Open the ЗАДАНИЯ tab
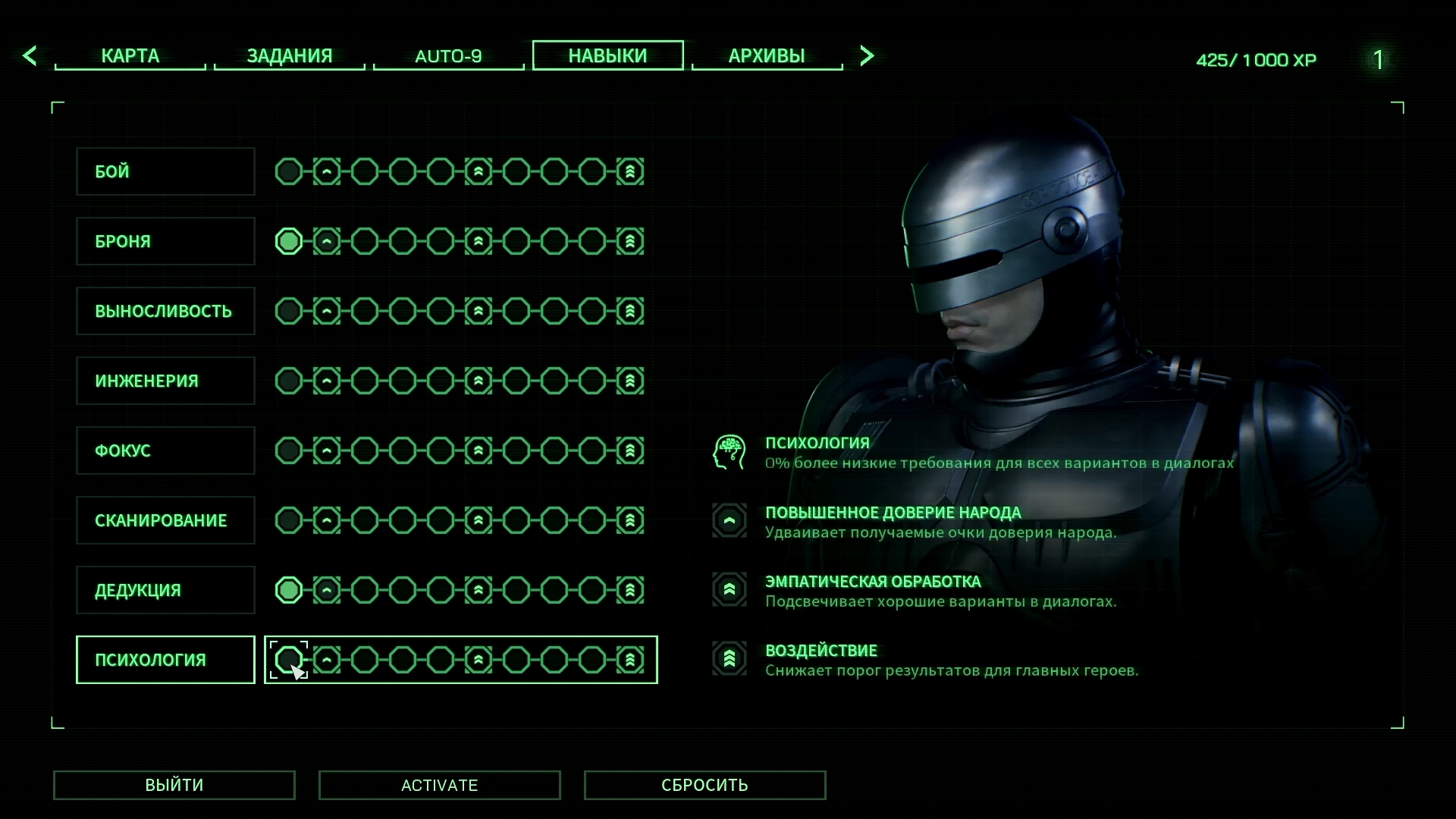 (289, 56)
